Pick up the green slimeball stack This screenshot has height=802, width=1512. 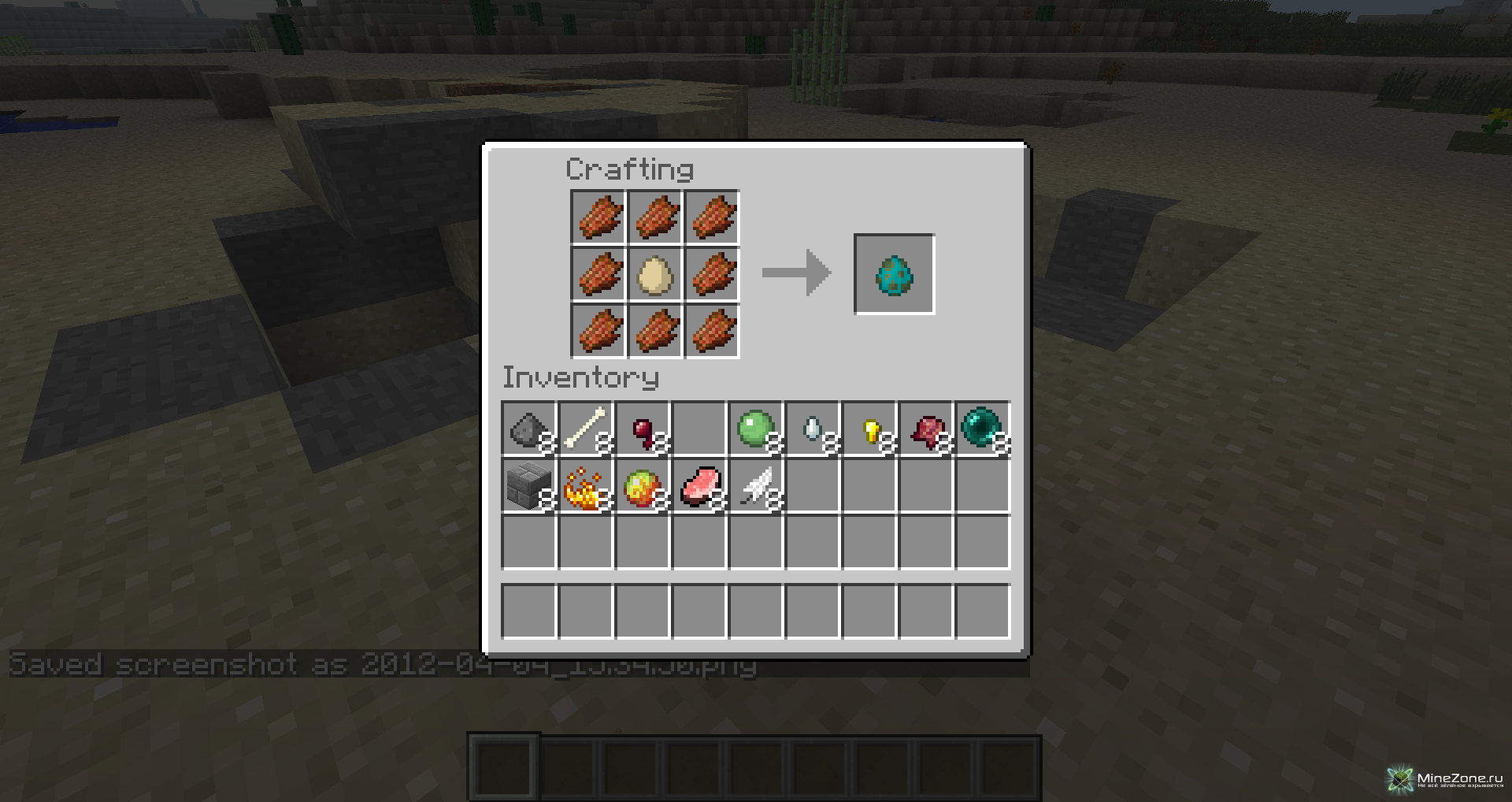pos(756,429)
